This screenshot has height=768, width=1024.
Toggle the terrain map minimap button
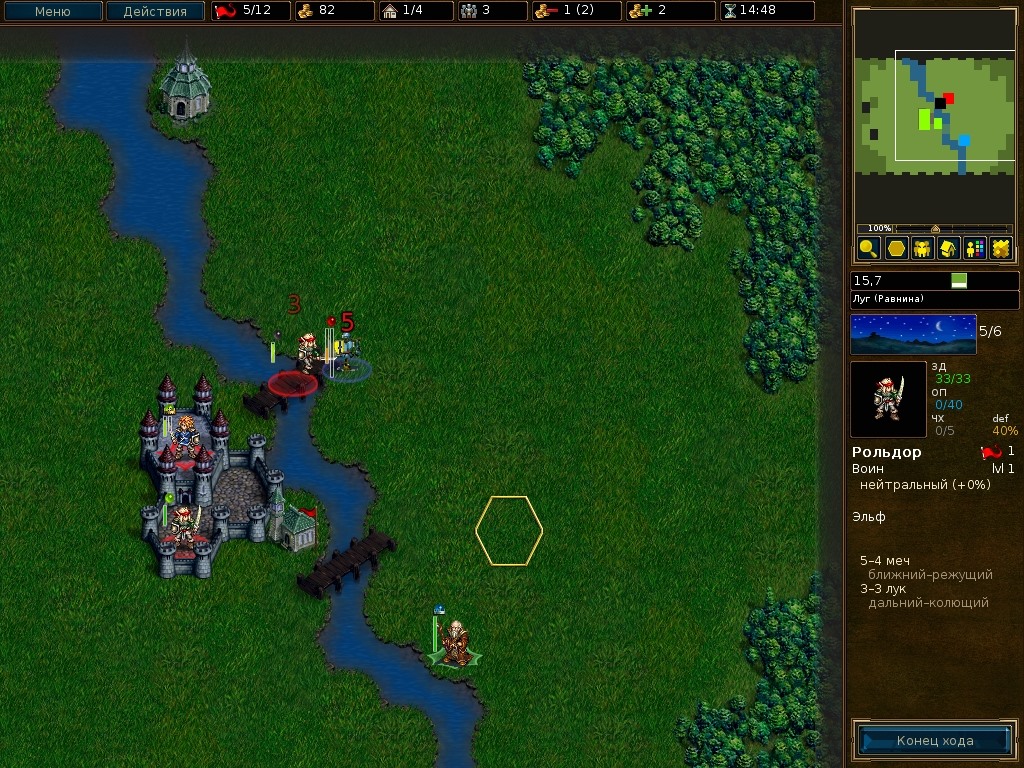pos(1000,248)
